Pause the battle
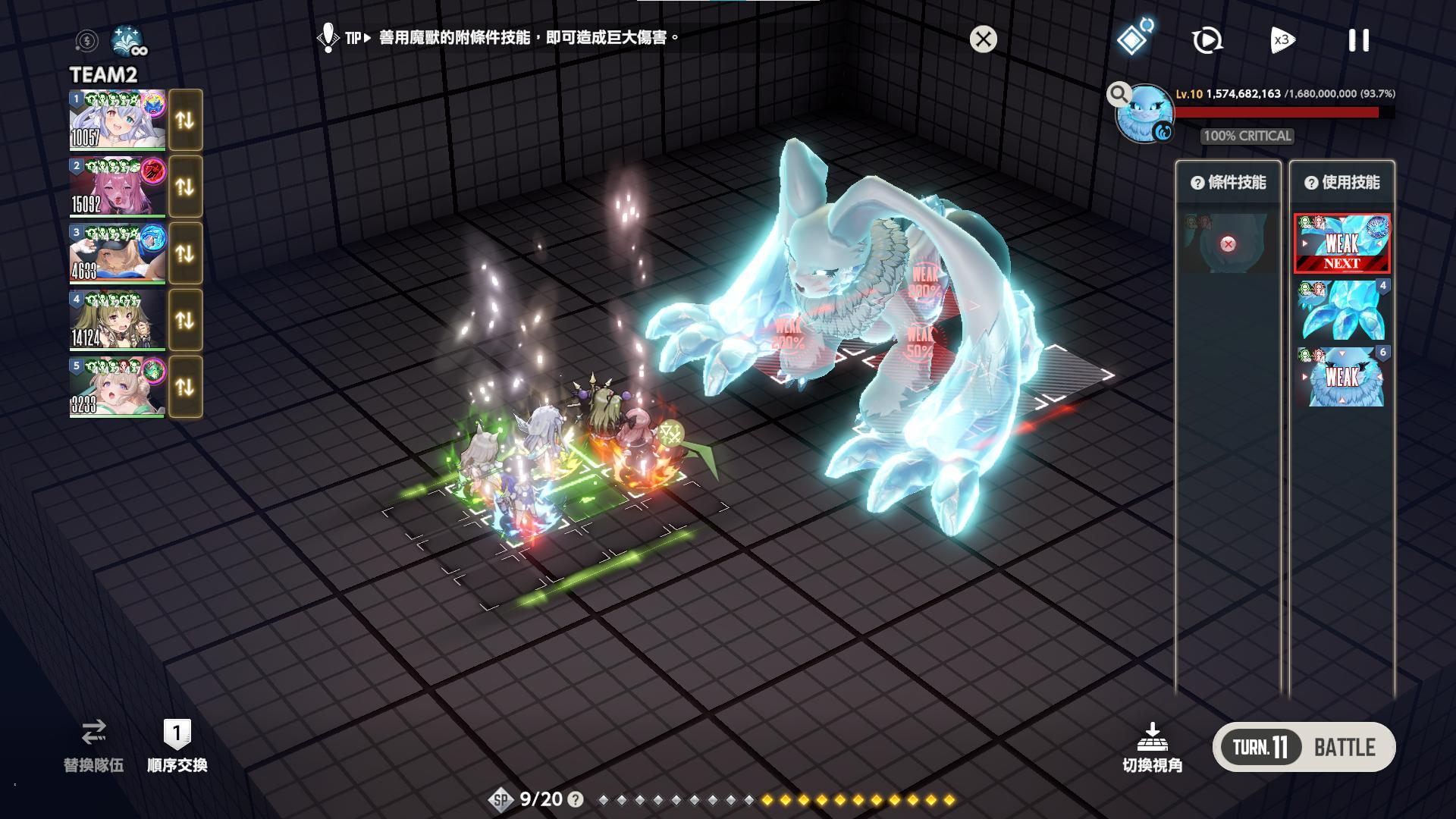1456x819 pixels. (1358, 40)
